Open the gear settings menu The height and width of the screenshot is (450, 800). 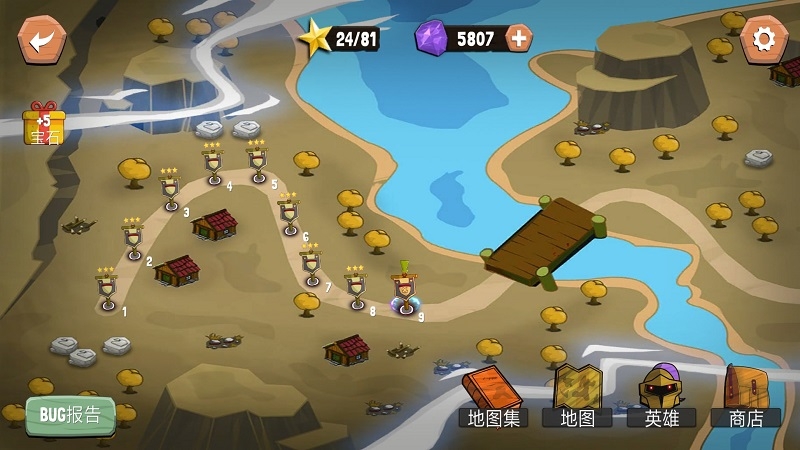click(x=764, y=40)
